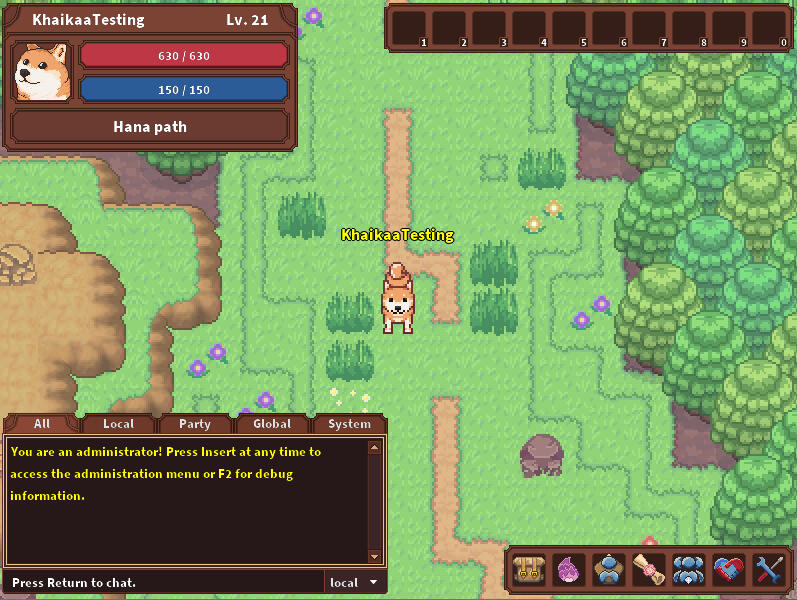Open the heart handshake friends icon
Screen dimensions: 797x600
[728, 570]
